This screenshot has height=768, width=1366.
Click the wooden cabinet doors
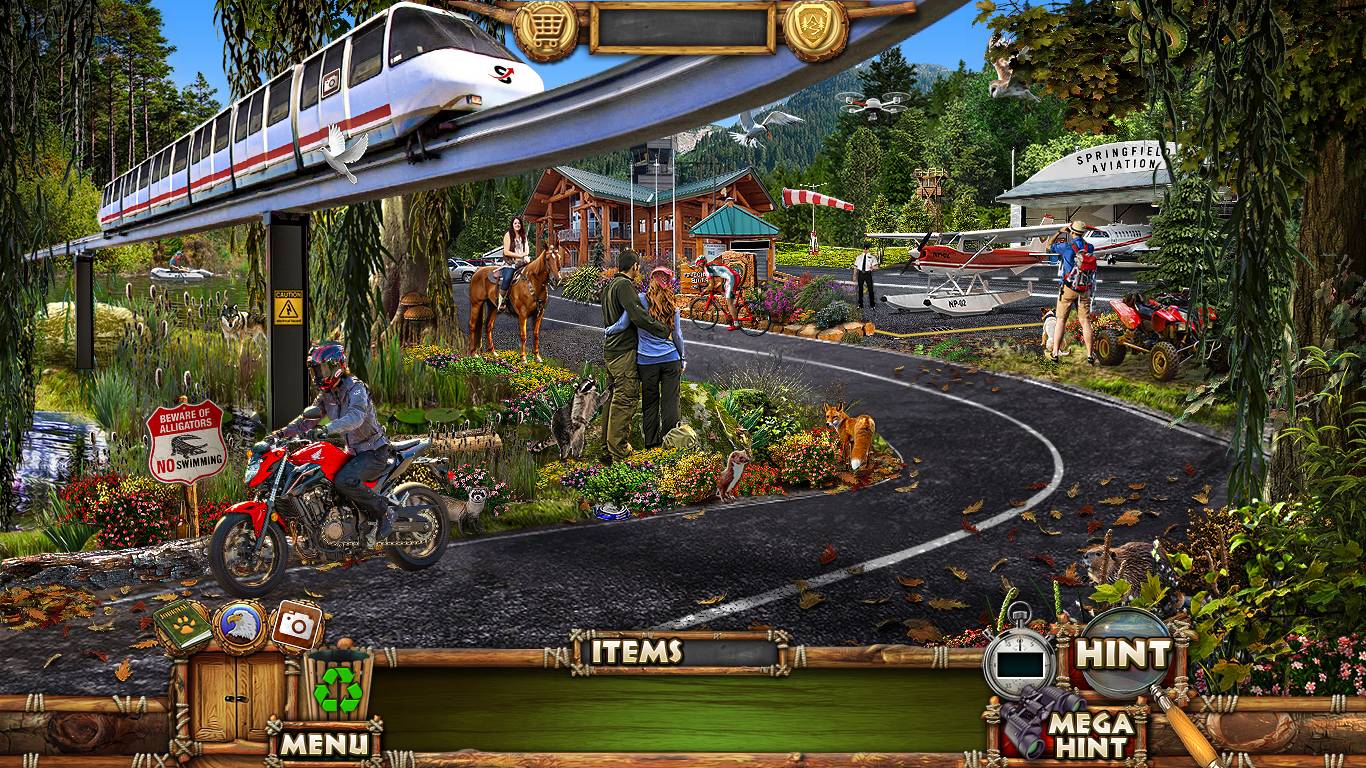pyautogui.click(x=238, y=694)
